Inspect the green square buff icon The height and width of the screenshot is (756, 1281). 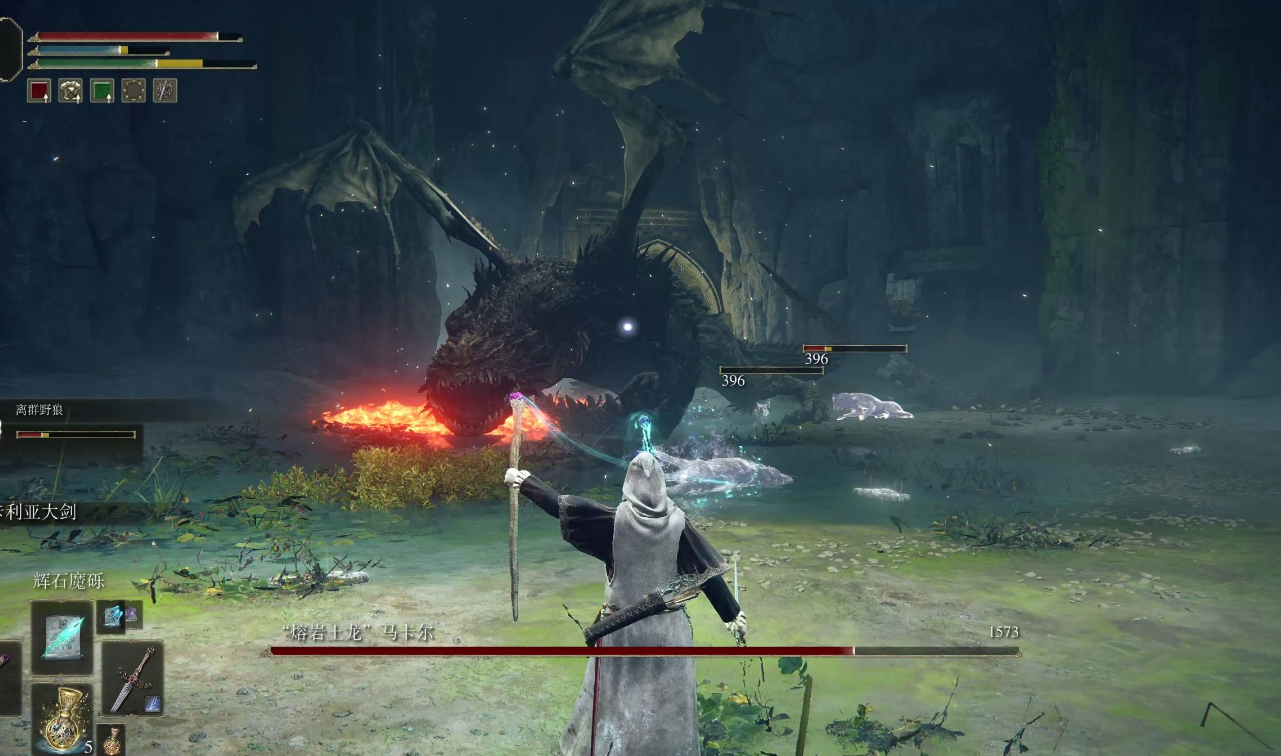click(x=102, y=91)
